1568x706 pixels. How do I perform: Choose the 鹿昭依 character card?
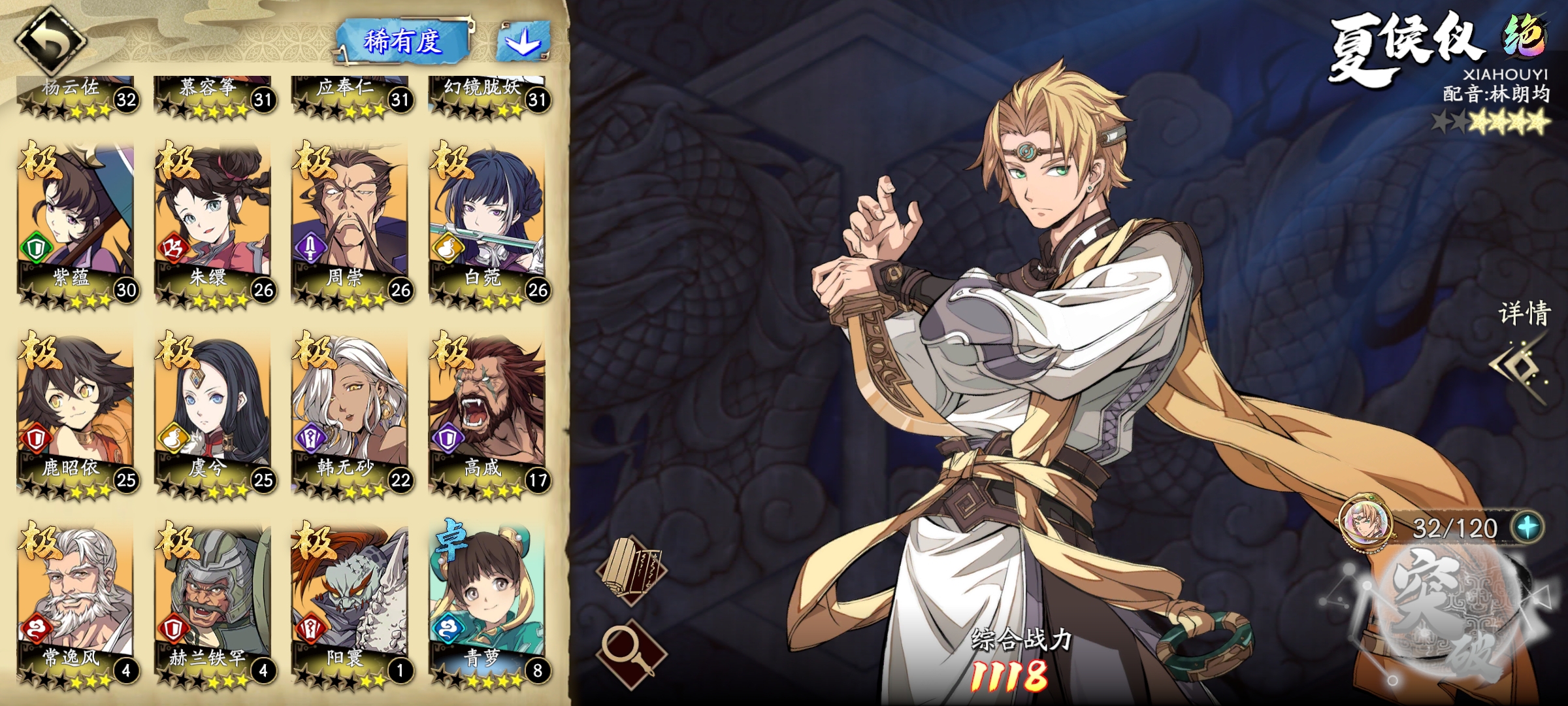click(76, 413)
